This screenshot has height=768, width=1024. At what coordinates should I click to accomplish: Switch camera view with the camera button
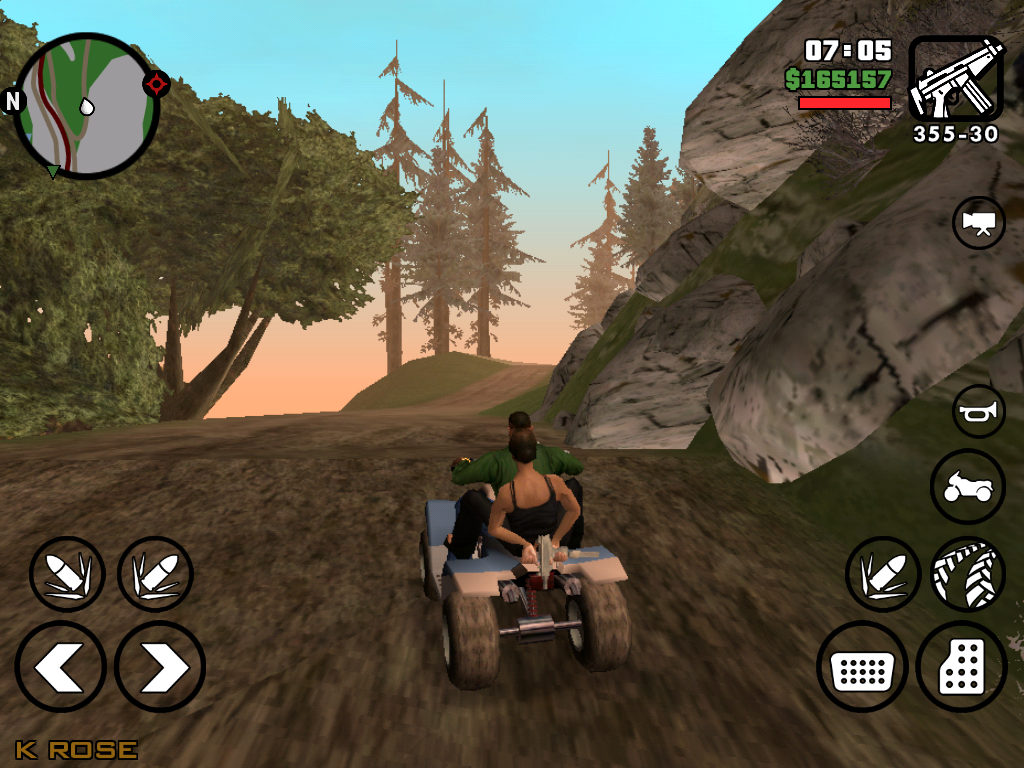point(979,222)
